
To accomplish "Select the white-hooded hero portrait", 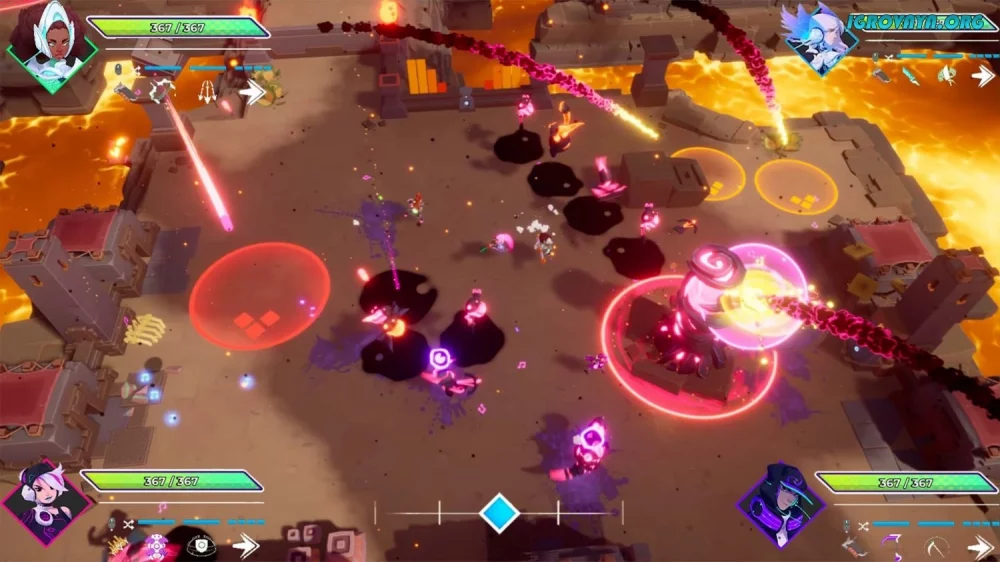I will point(50,45).
